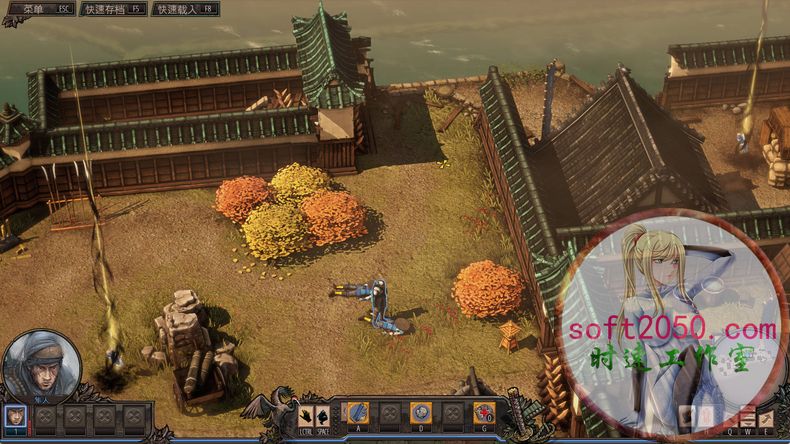Select the first character slot thumbnail
790x444 pixels.
click(x=17, y=415)
